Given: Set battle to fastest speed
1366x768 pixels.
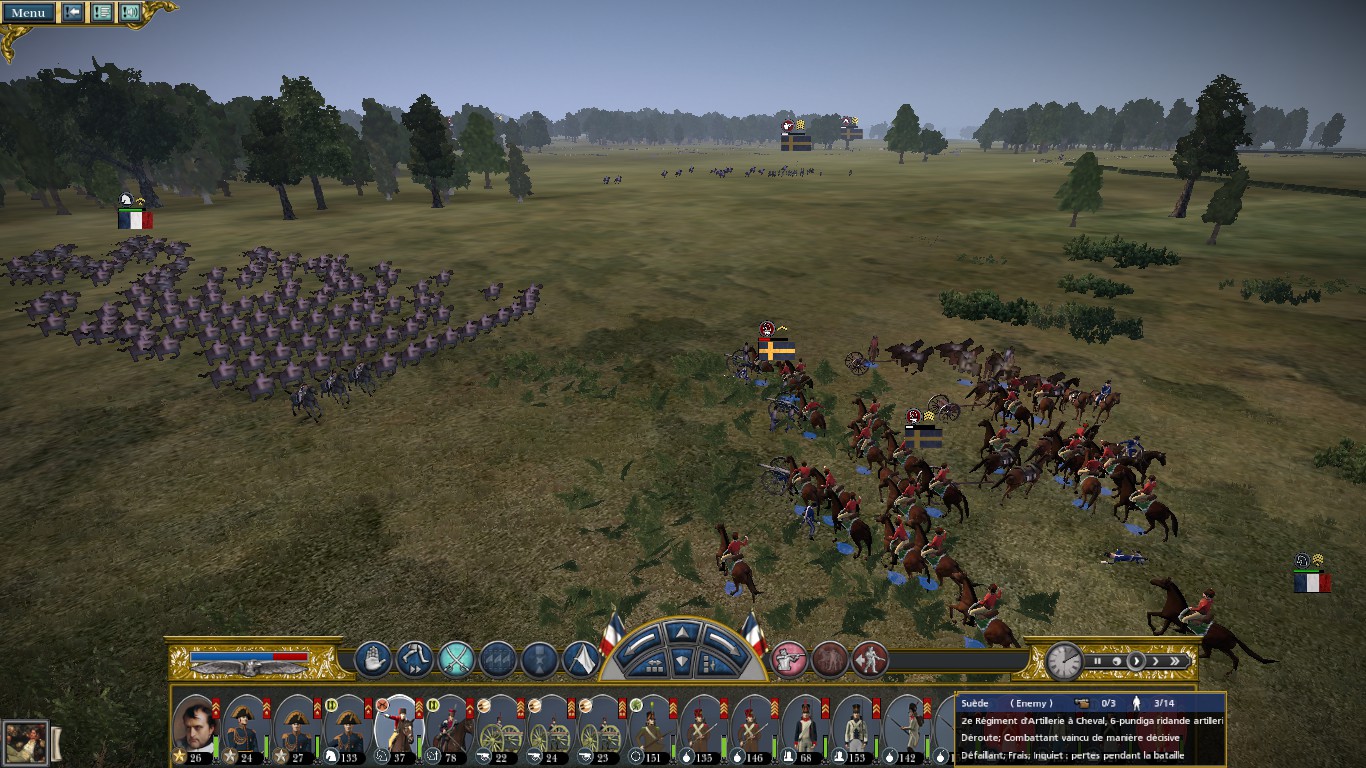Looking at the screenshot, I should [1178, 661].
